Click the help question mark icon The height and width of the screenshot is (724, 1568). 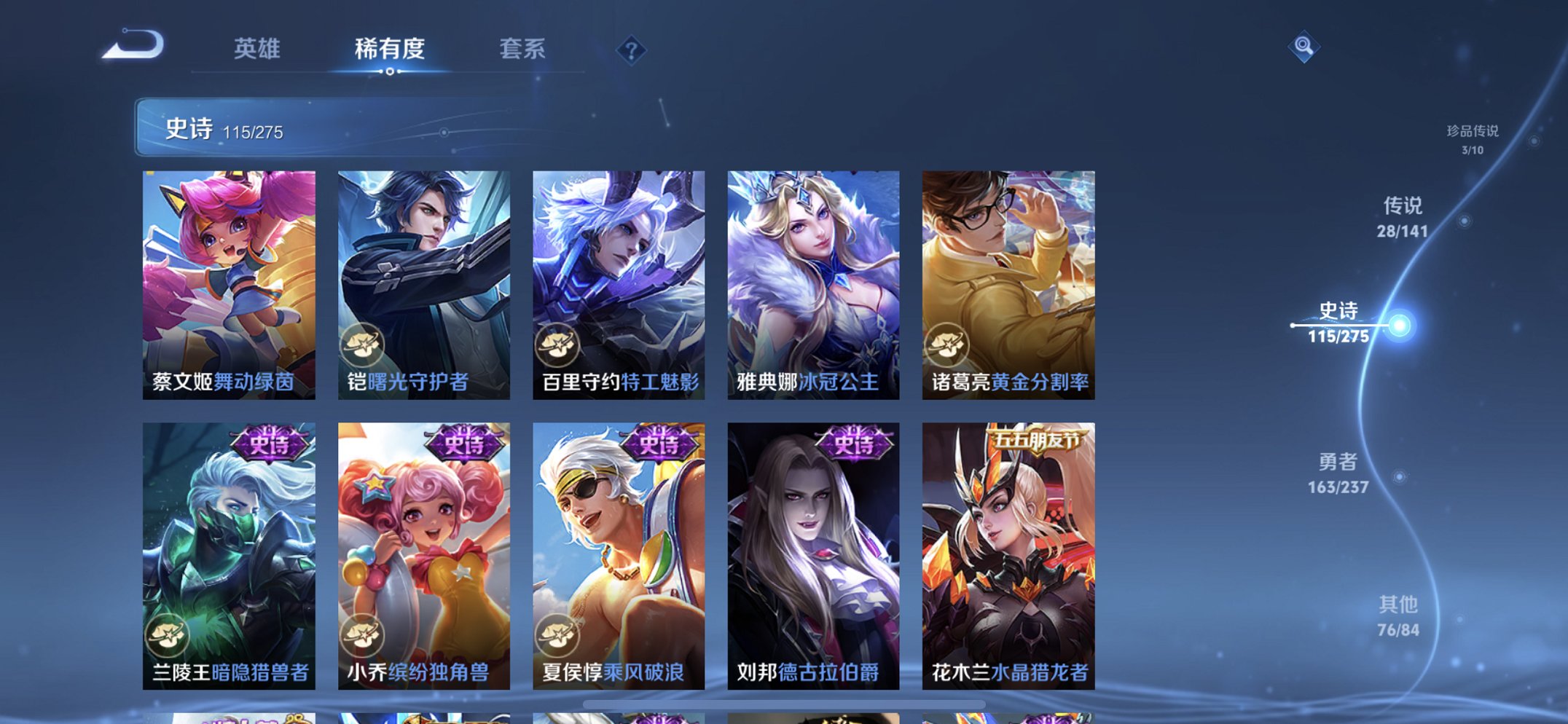point(631,50)
